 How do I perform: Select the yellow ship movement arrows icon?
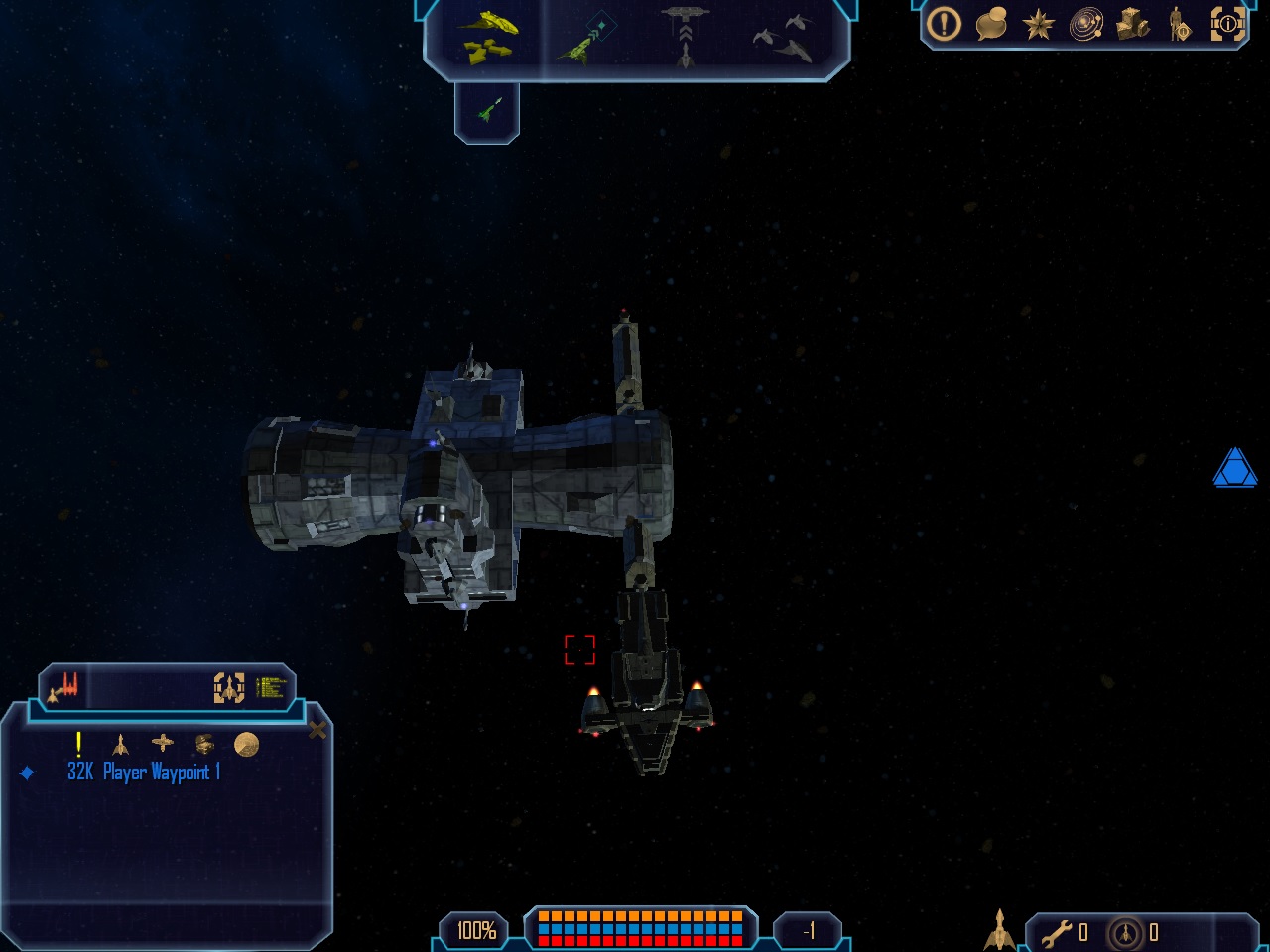486,36
